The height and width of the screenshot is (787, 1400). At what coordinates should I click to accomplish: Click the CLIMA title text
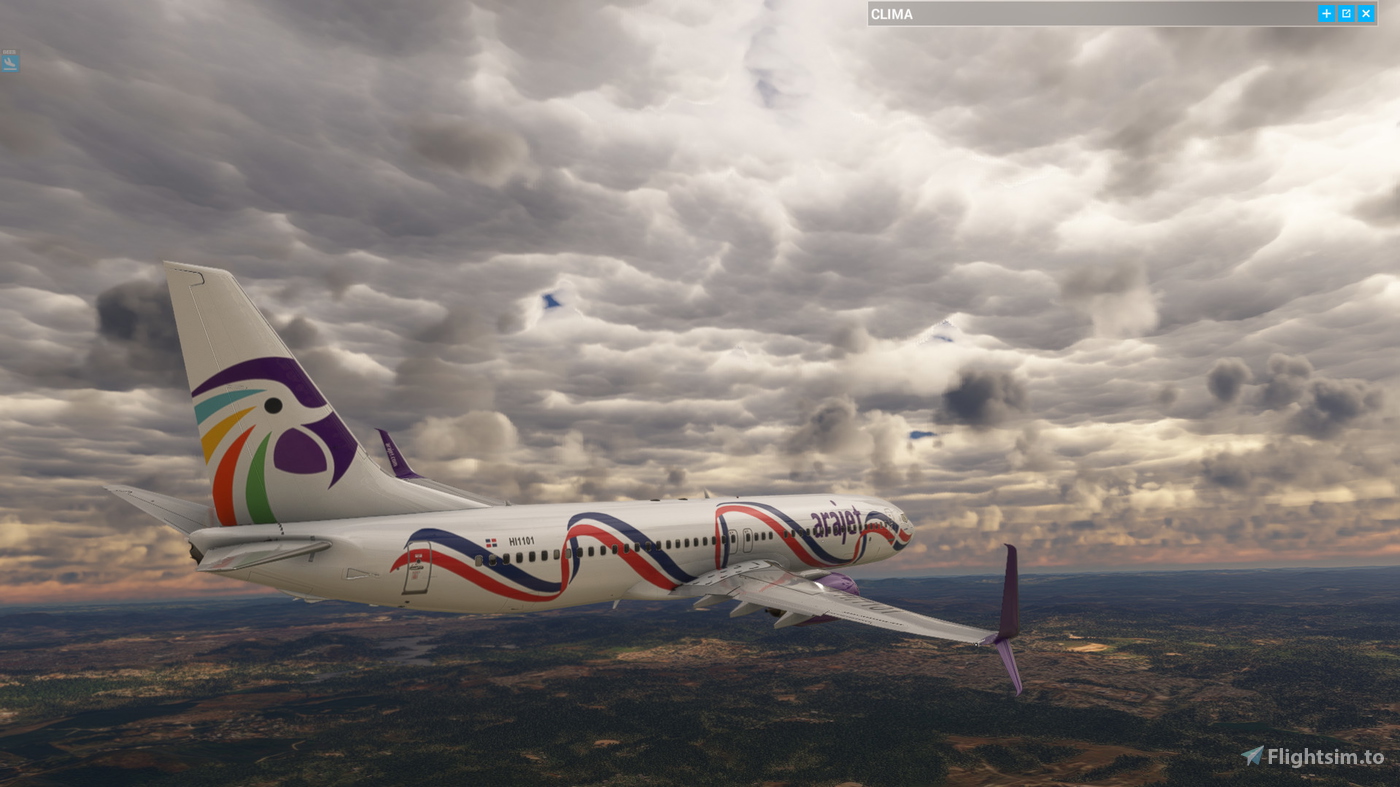[x=891, y=12]
